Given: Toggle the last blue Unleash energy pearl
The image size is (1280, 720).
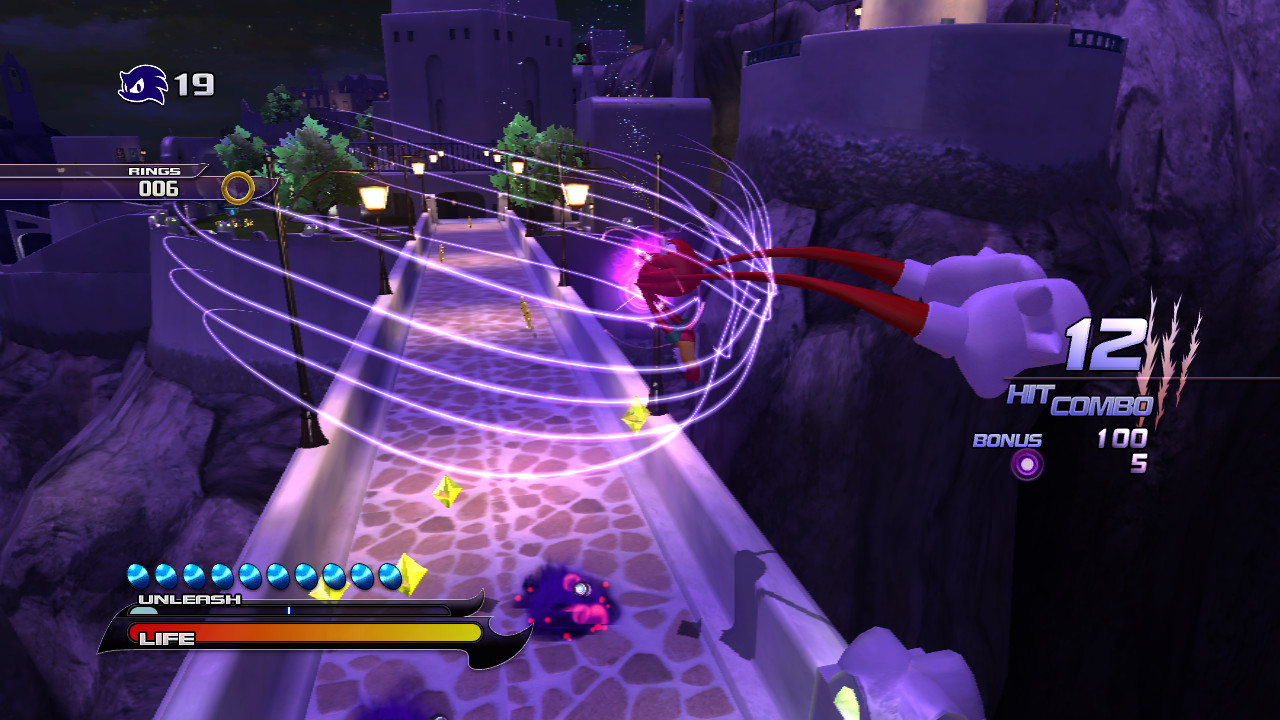Looking at the screenshot, I should click(x=388, y=576).
